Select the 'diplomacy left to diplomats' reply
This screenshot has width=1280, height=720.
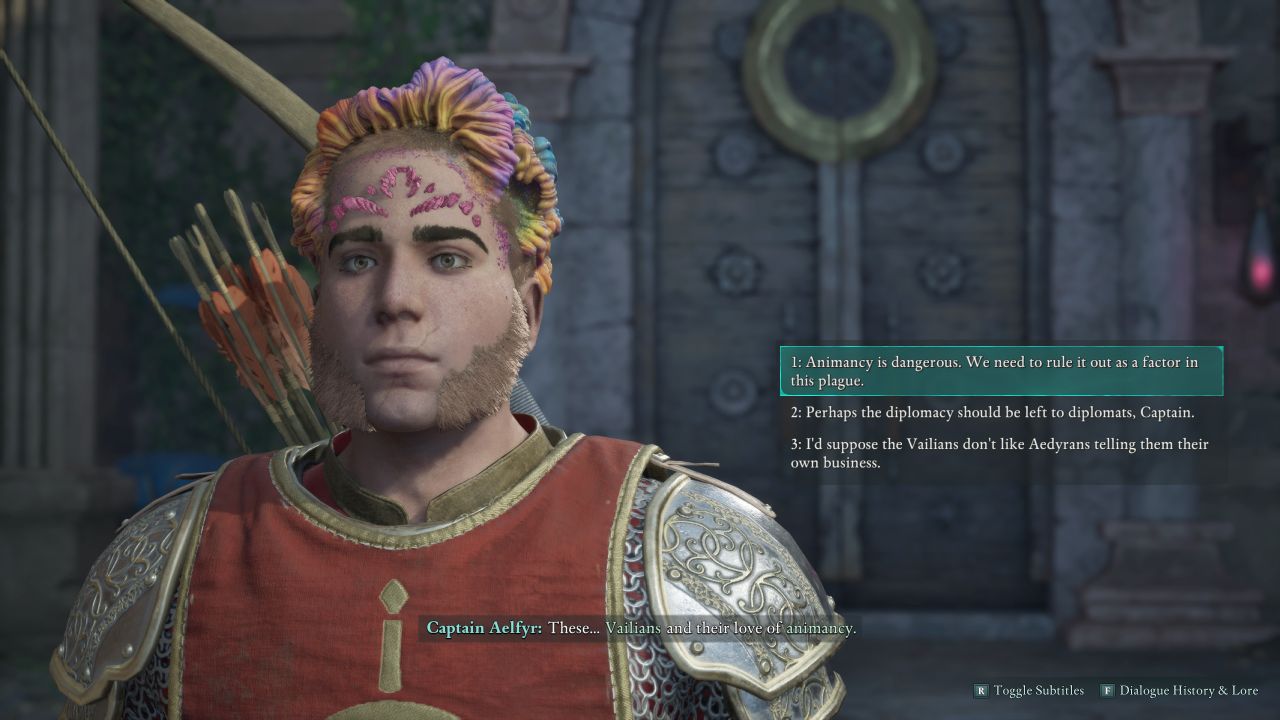pos(1000,412)
